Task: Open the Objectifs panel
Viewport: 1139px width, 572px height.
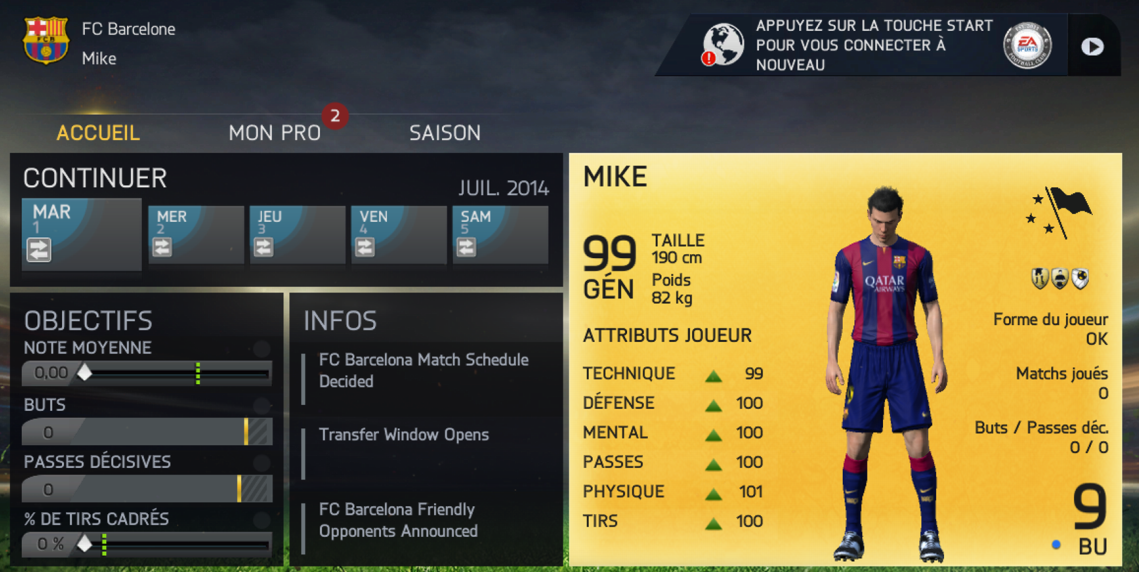Action: pyautogui.click(x=88, y=320)
